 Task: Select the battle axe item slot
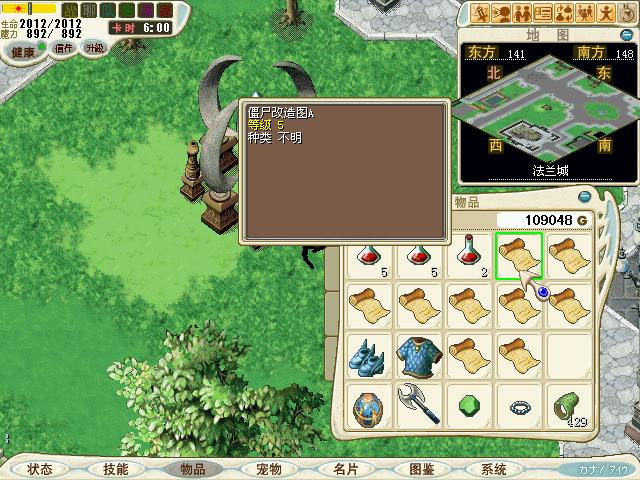419,407
